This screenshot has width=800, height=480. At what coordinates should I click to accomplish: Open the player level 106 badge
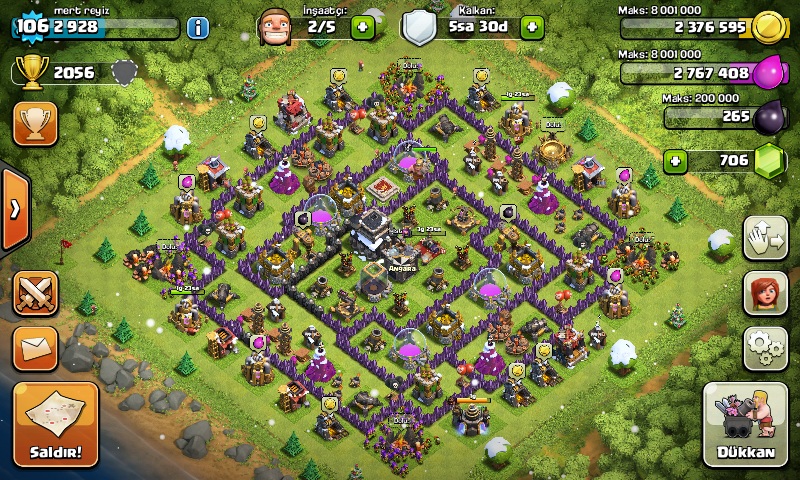tap(32, 26)
